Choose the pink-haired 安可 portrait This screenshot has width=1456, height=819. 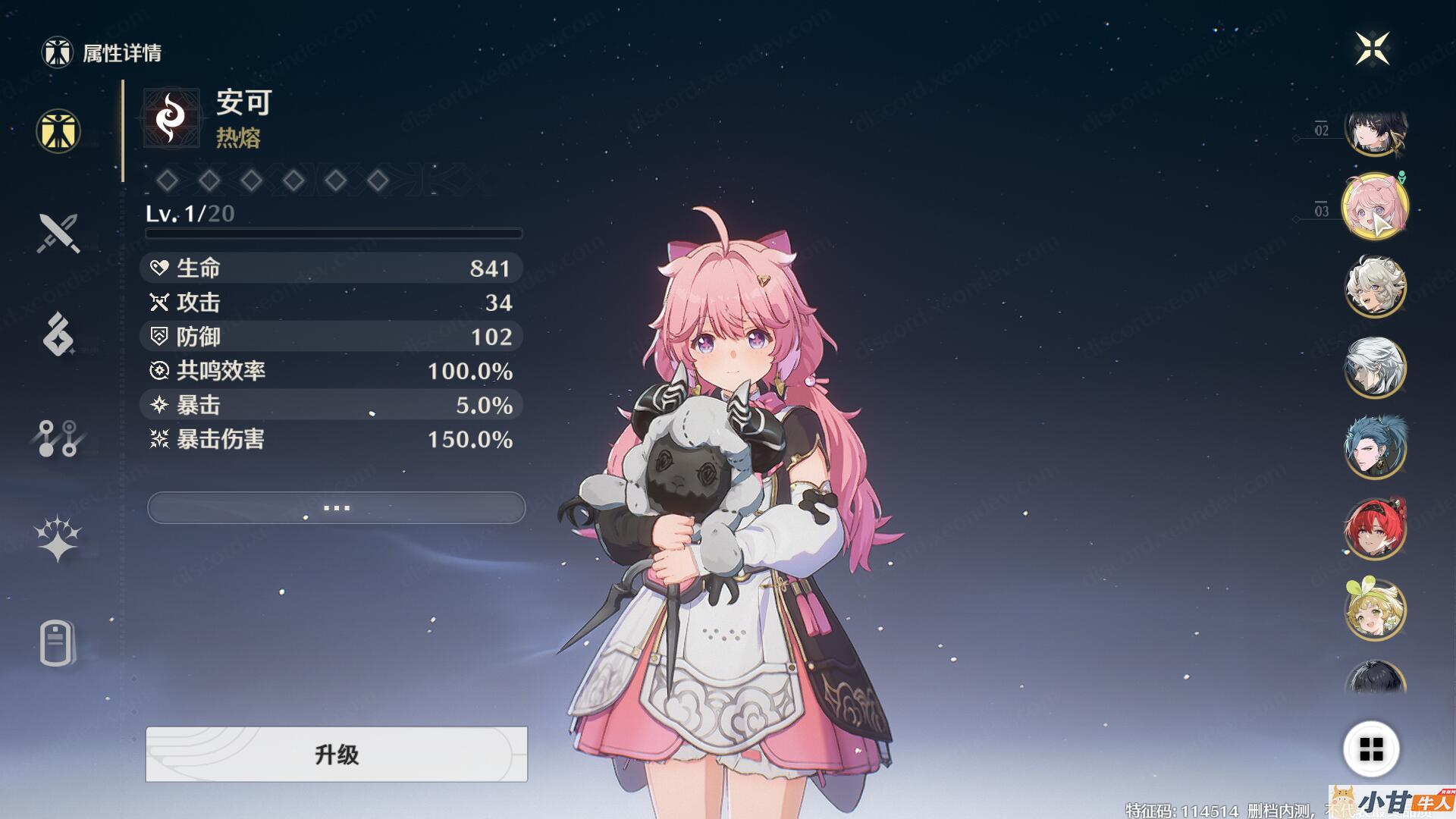[x=1376, y=206]
